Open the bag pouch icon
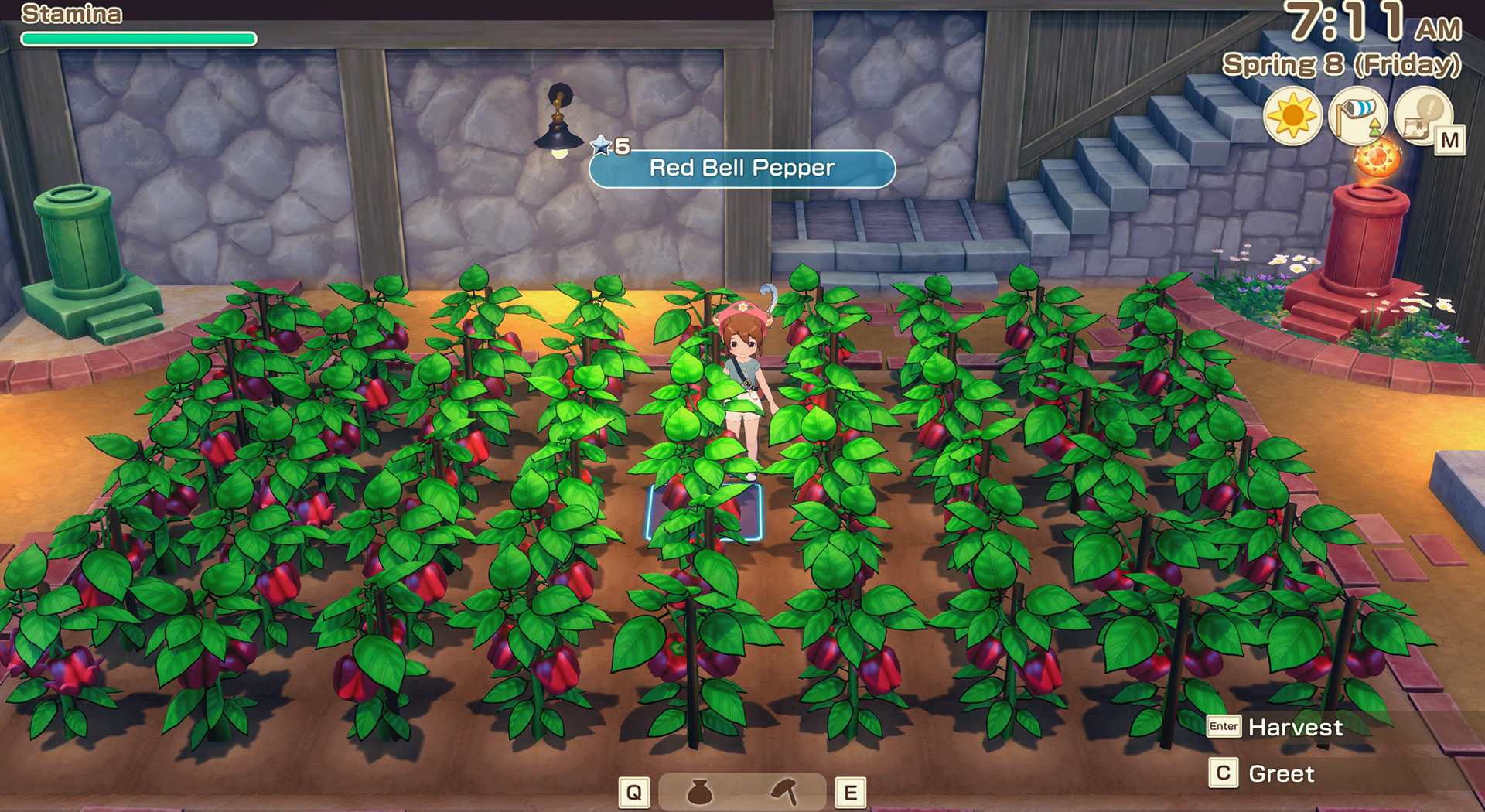Image resolution: width=1485 pixels, height=812 pixels. point(700,792)
